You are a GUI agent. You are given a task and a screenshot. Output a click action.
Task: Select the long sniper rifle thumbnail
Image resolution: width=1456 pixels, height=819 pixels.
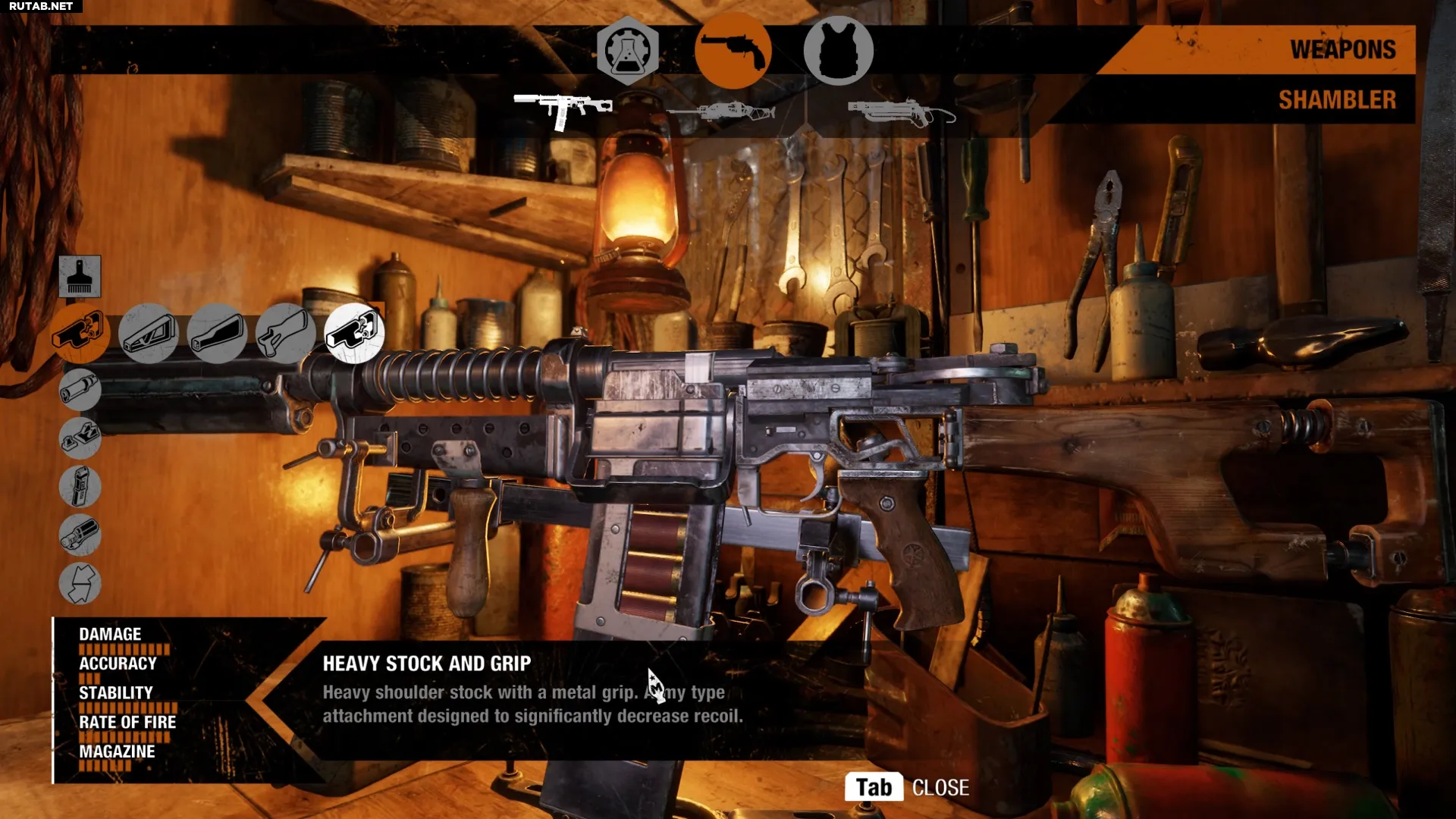click(x=724, y=110)
